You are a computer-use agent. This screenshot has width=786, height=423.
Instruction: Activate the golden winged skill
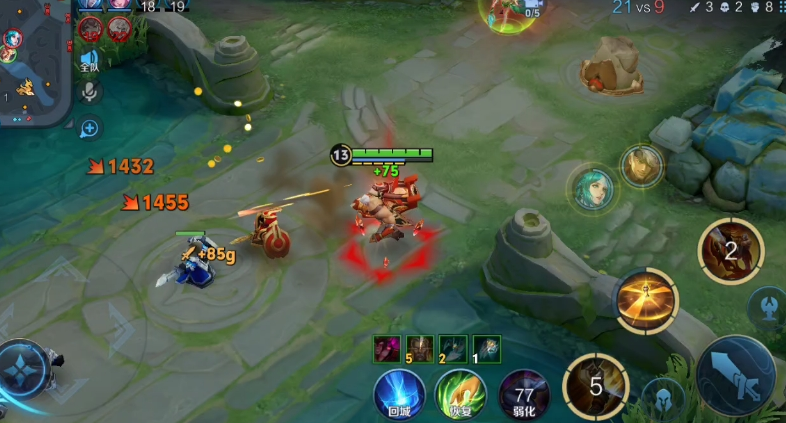point(646,300)
